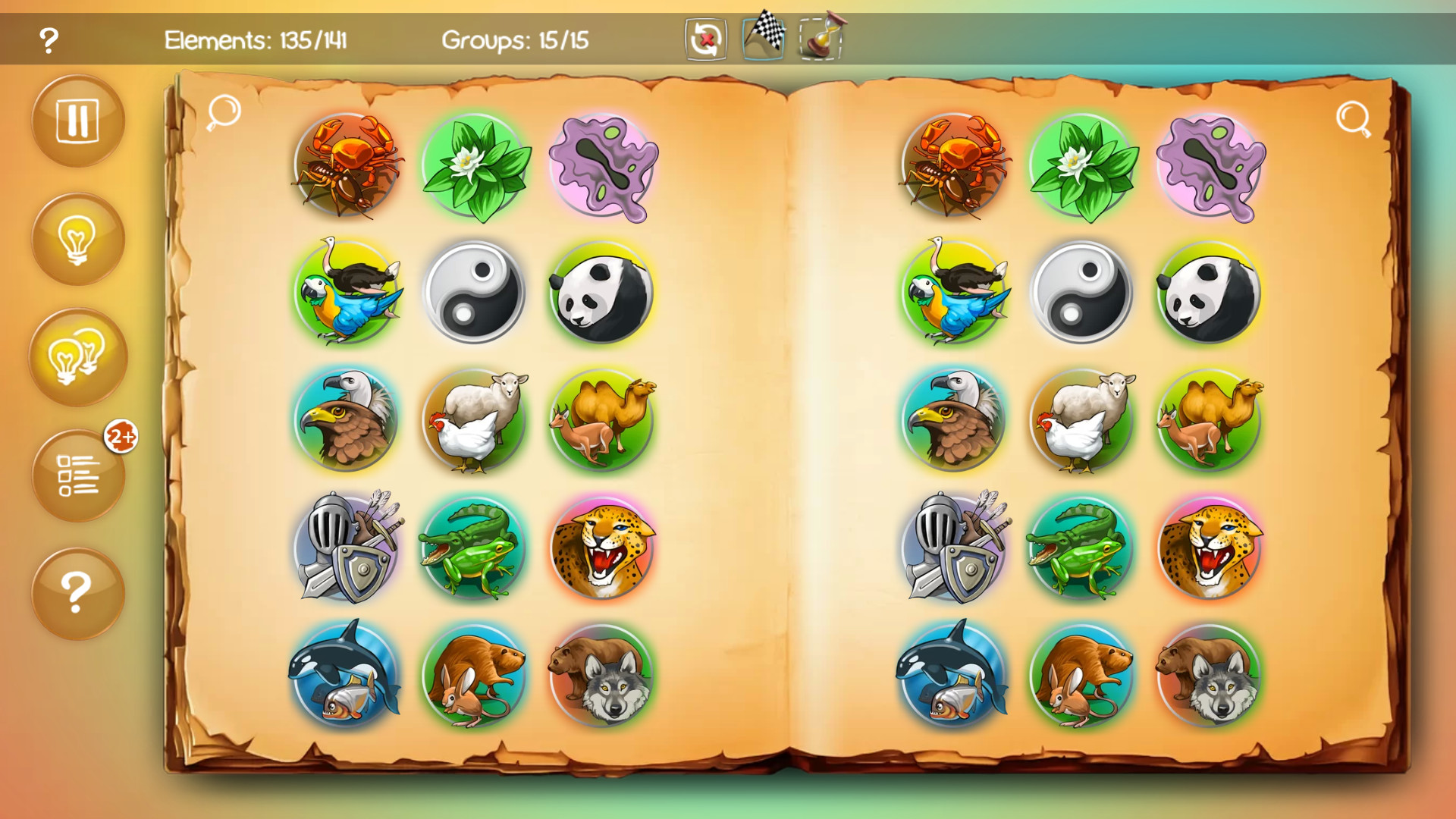Click the purple bacteria element on the right page
The height and width of the screenshot is (819, 1456).
tap(1209, 165)
